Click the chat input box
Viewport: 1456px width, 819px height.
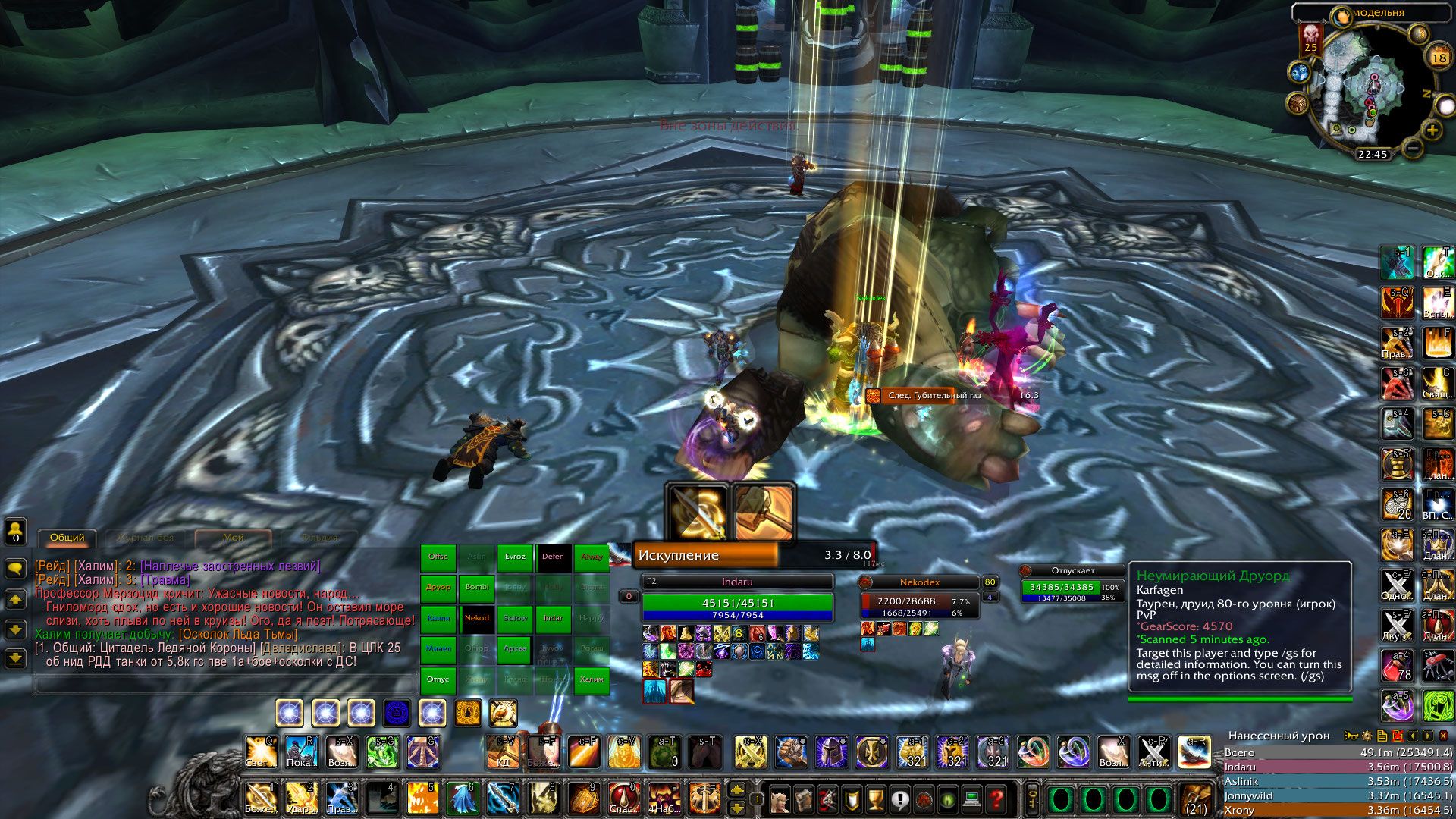pos(224,685)
